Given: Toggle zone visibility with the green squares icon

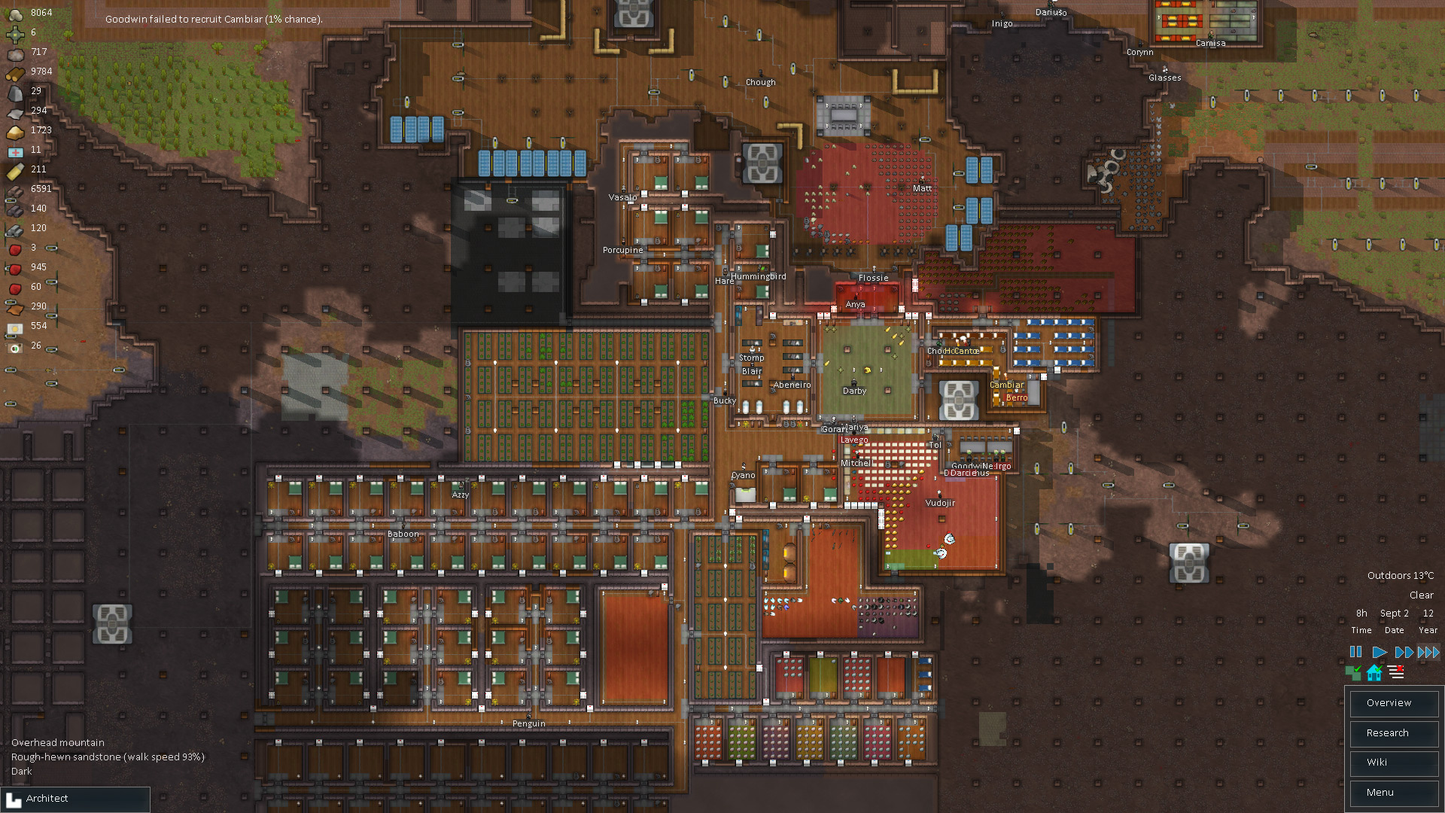Looking at the screenshot, I should [1355, 672].
